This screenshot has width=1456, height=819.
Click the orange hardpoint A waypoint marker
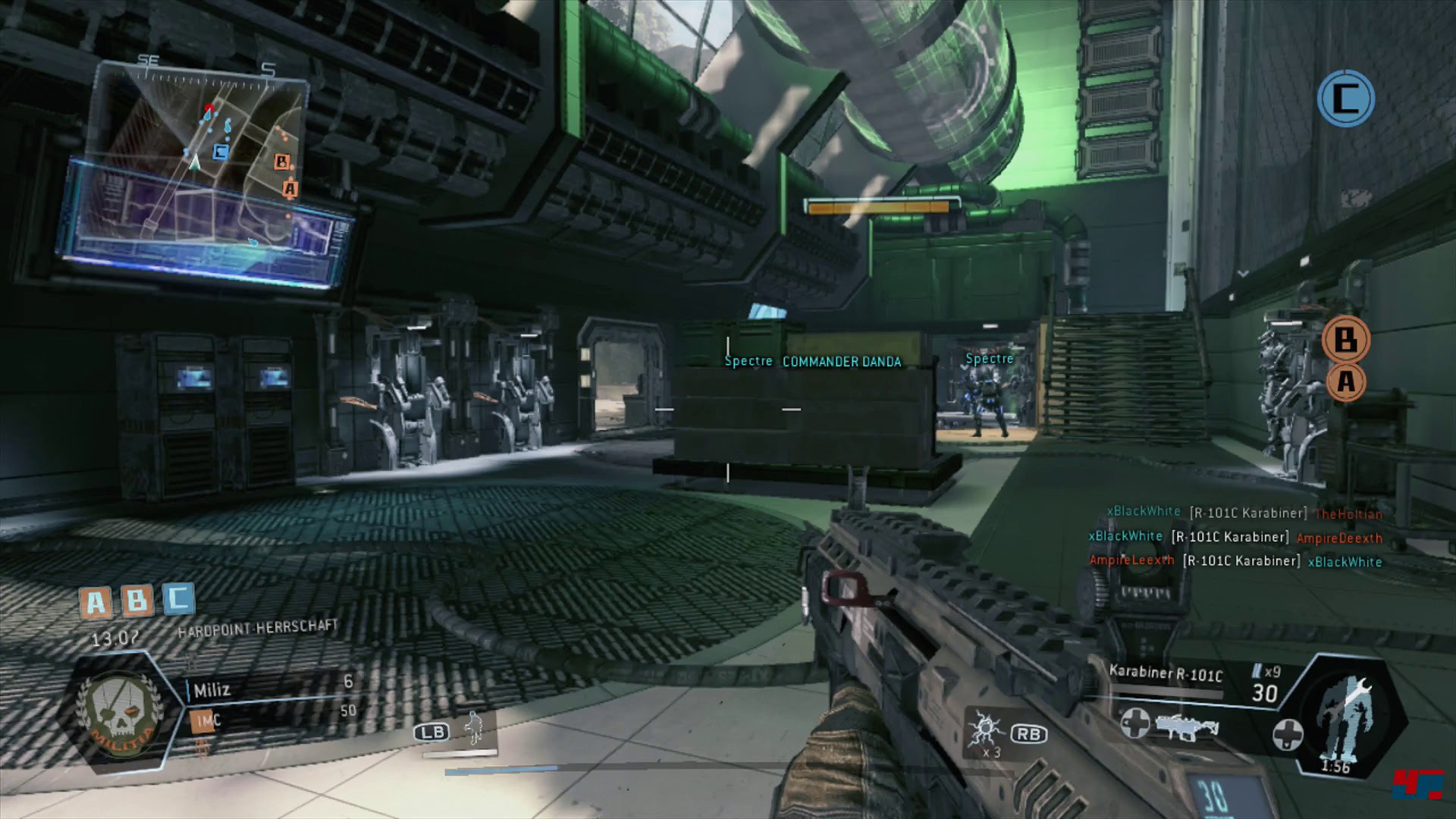(1345, 381)
